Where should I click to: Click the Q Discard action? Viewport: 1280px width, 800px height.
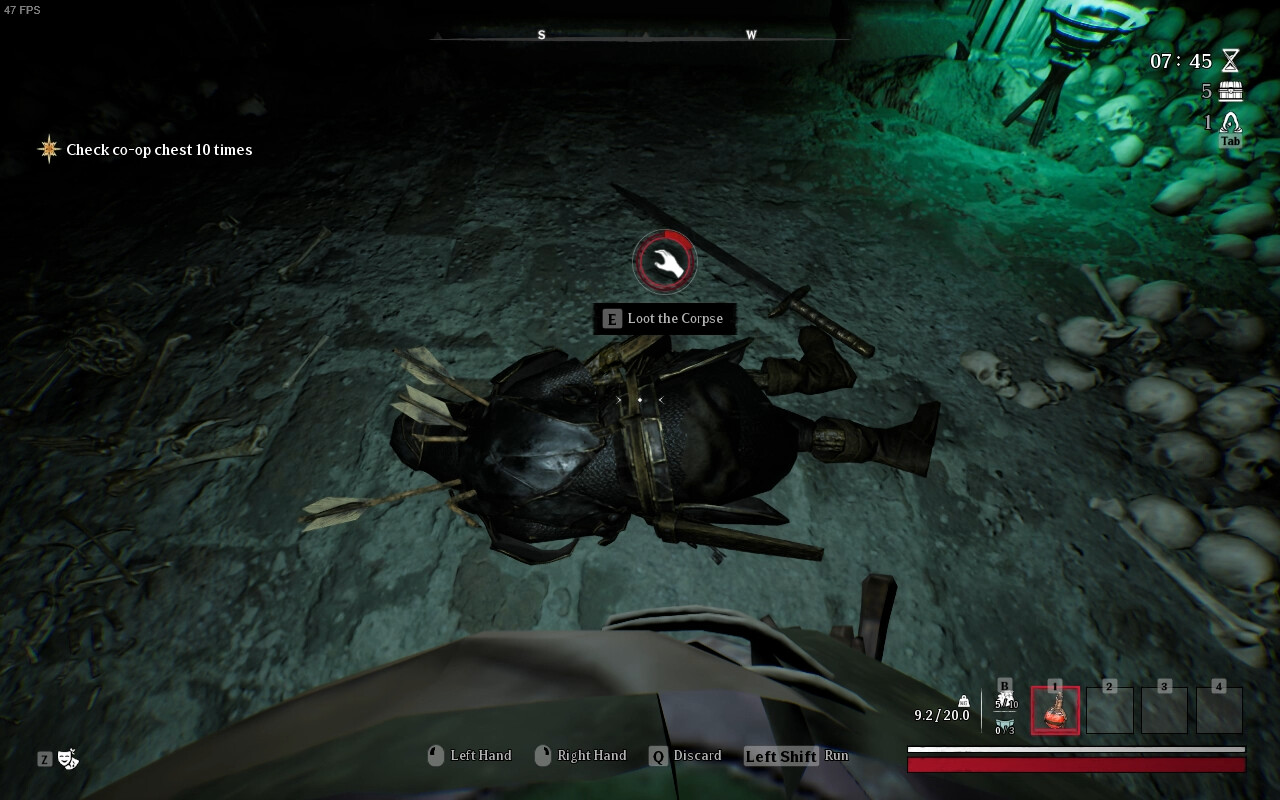pos(657,755)
